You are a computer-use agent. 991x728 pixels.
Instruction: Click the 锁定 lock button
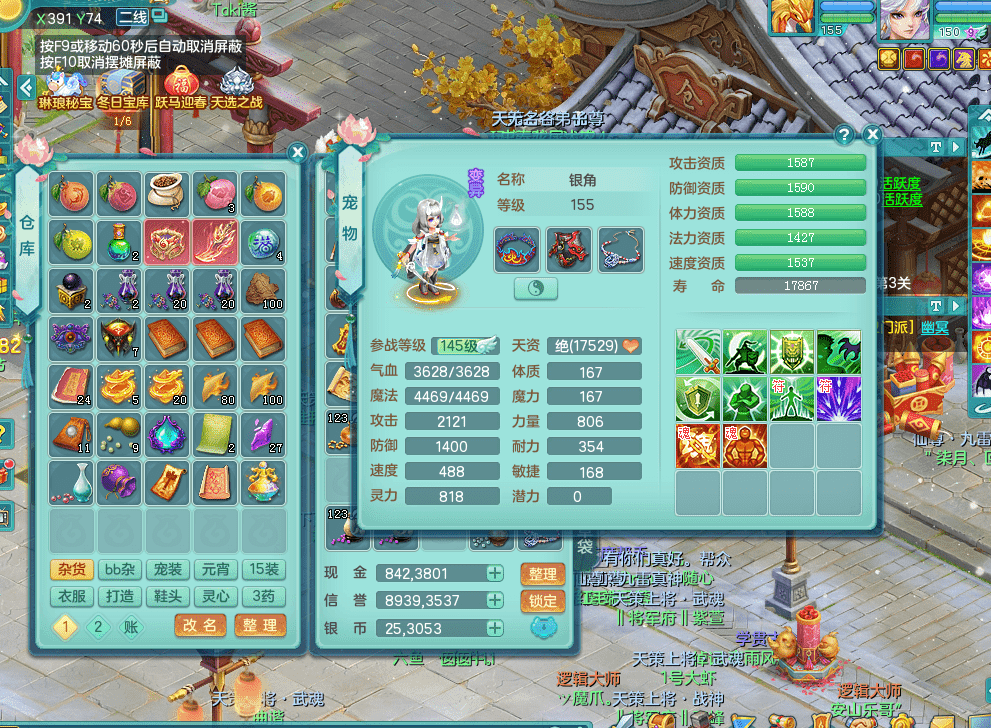[x=543, y=601]
